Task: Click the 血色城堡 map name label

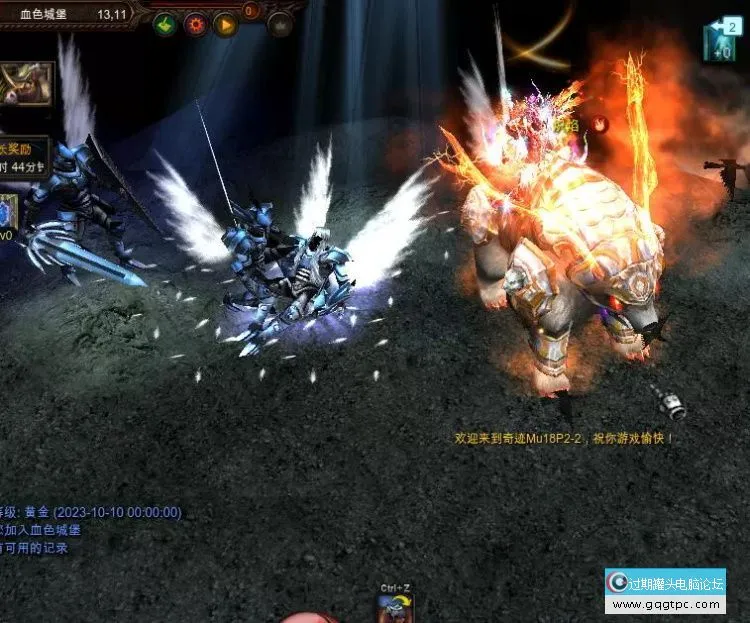Action: click(x=45, y=15)
